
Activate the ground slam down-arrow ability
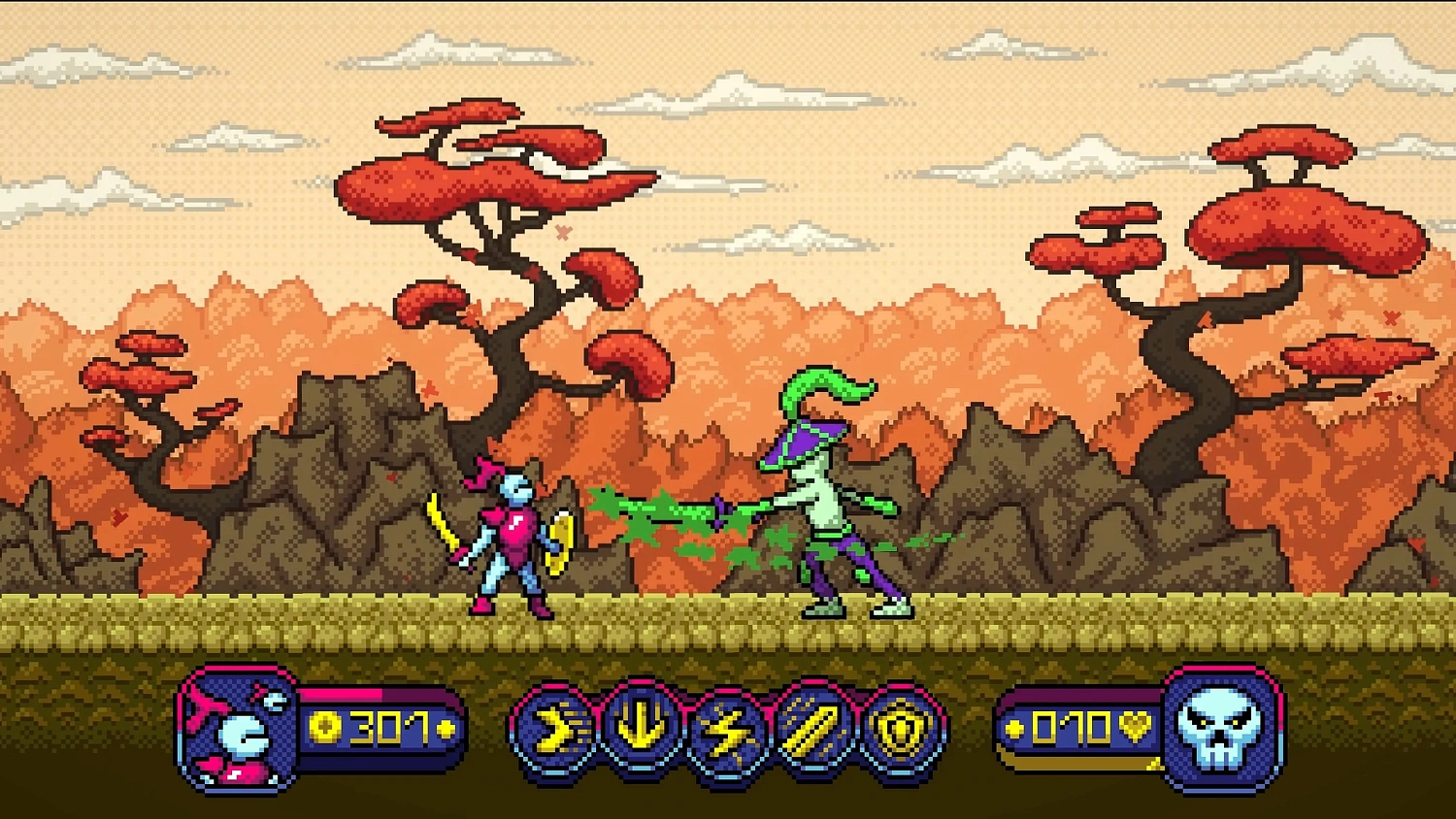click(641, 726)
